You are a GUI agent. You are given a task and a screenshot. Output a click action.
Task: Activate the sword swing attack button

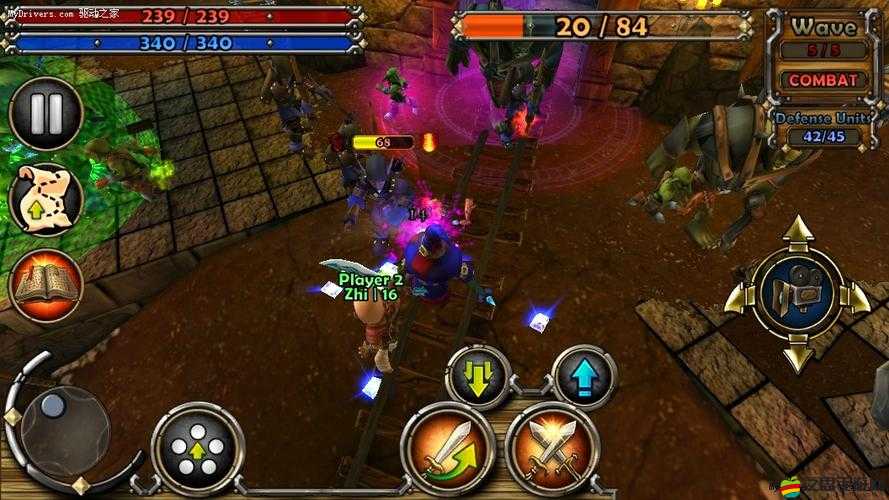click(x=447, y=448)
